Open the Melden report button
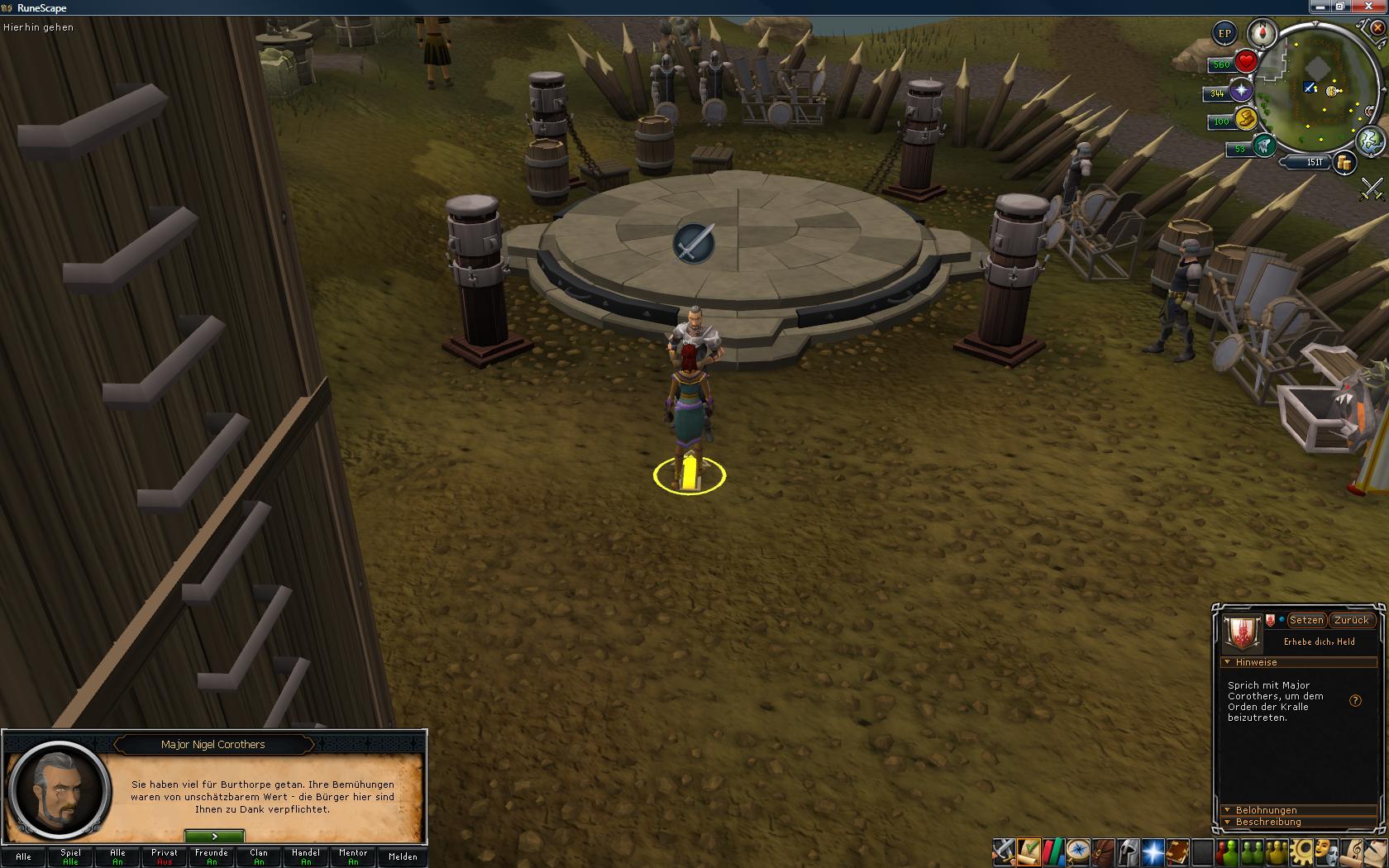The image size is (1389, 868). pyautogui.click(x=403, y=856)
